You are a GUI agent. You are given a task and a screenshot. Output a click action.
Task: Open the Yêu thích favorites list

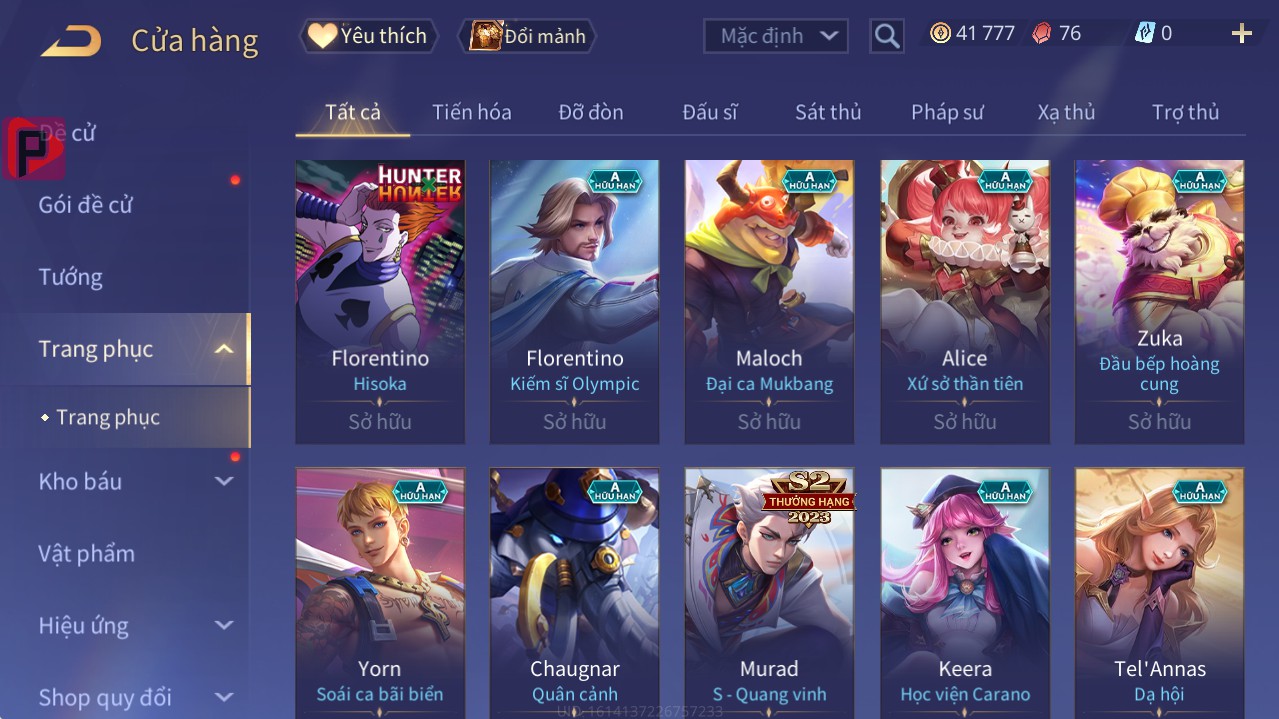point(369,36)
